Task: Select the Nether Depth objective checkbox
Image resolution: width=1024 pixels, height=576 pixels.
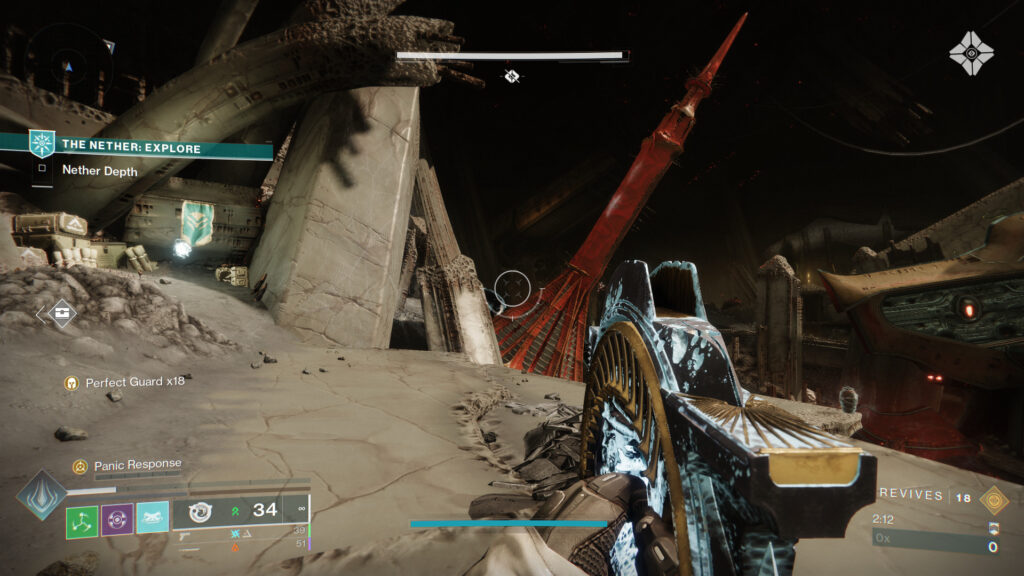Action: (x=42, y=170)
